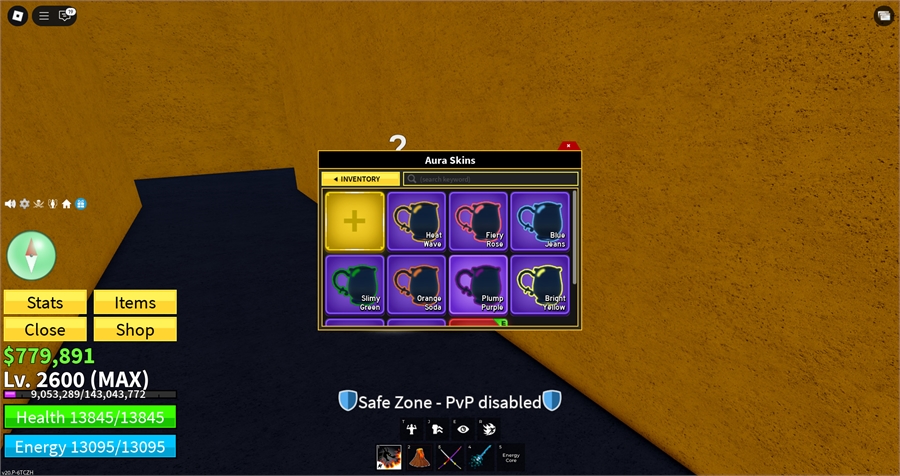This screenshot has height=476, width=900.
Task: Click the yellow Close button
Action: 45,330
